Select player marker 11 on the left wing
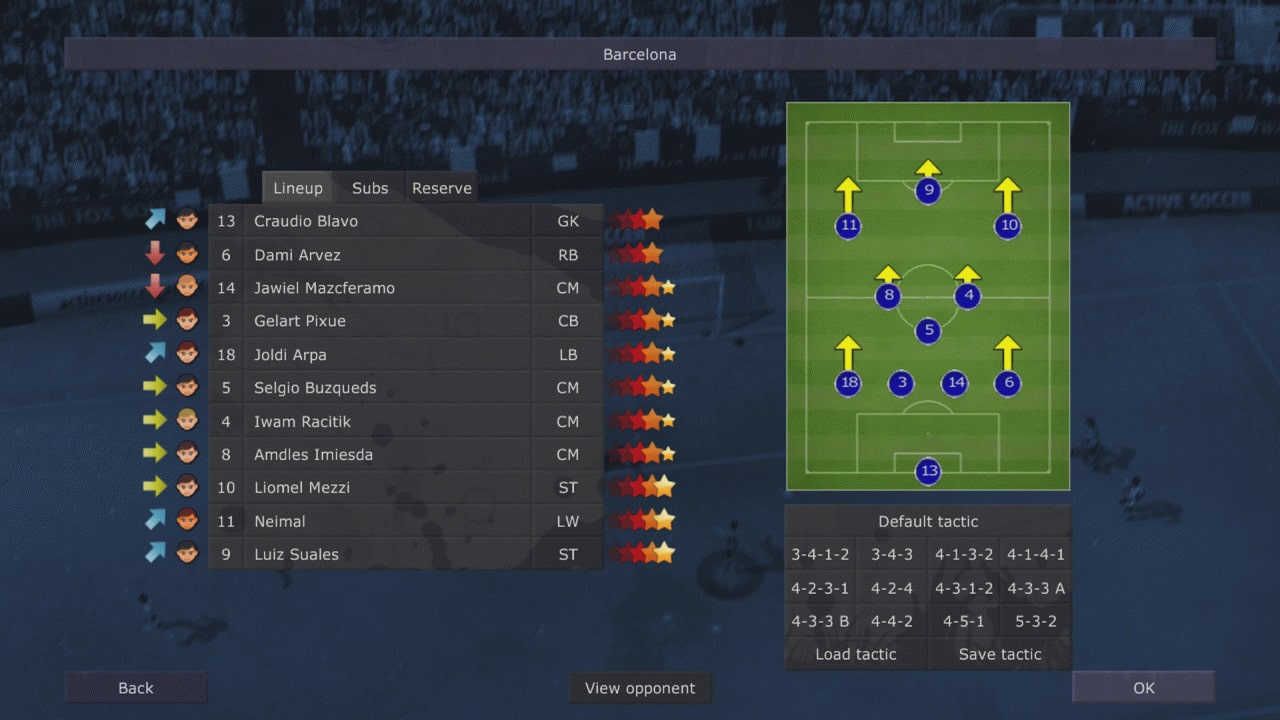The width and height of the screenshot is (1280, 720). coord(848,226)
